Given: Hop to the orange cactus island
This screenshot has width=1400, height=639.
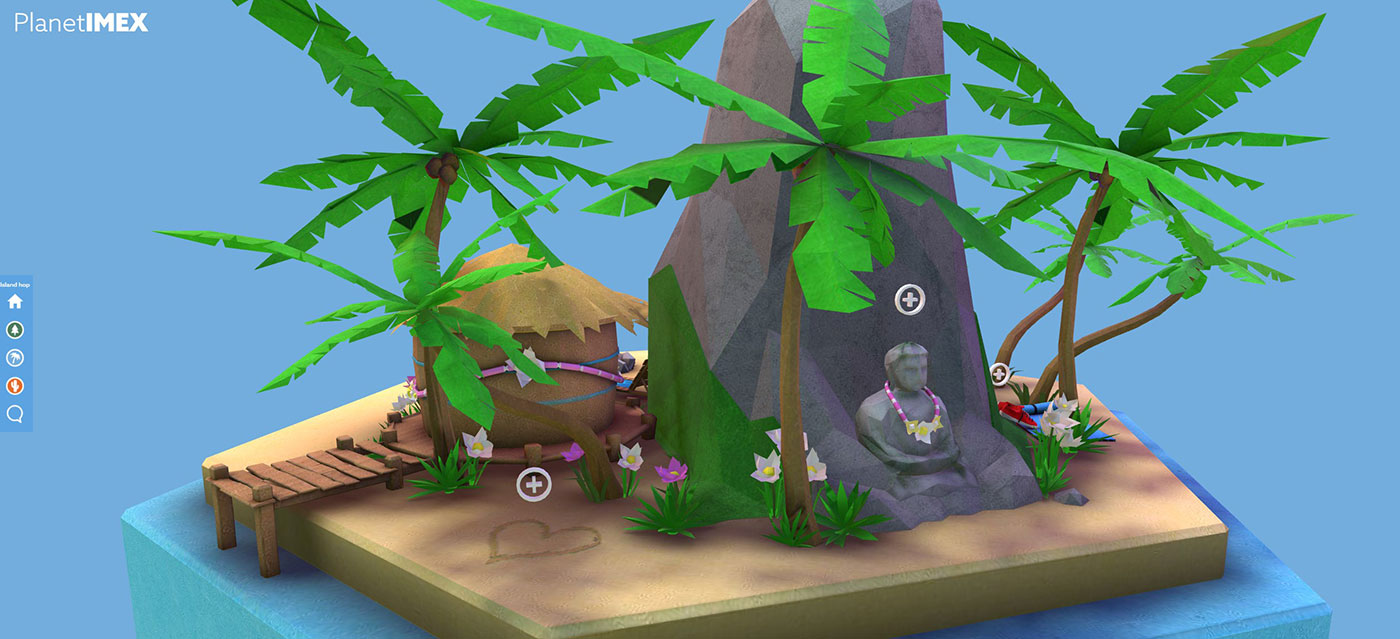Looking at the screenshot, I should (15, 386).
